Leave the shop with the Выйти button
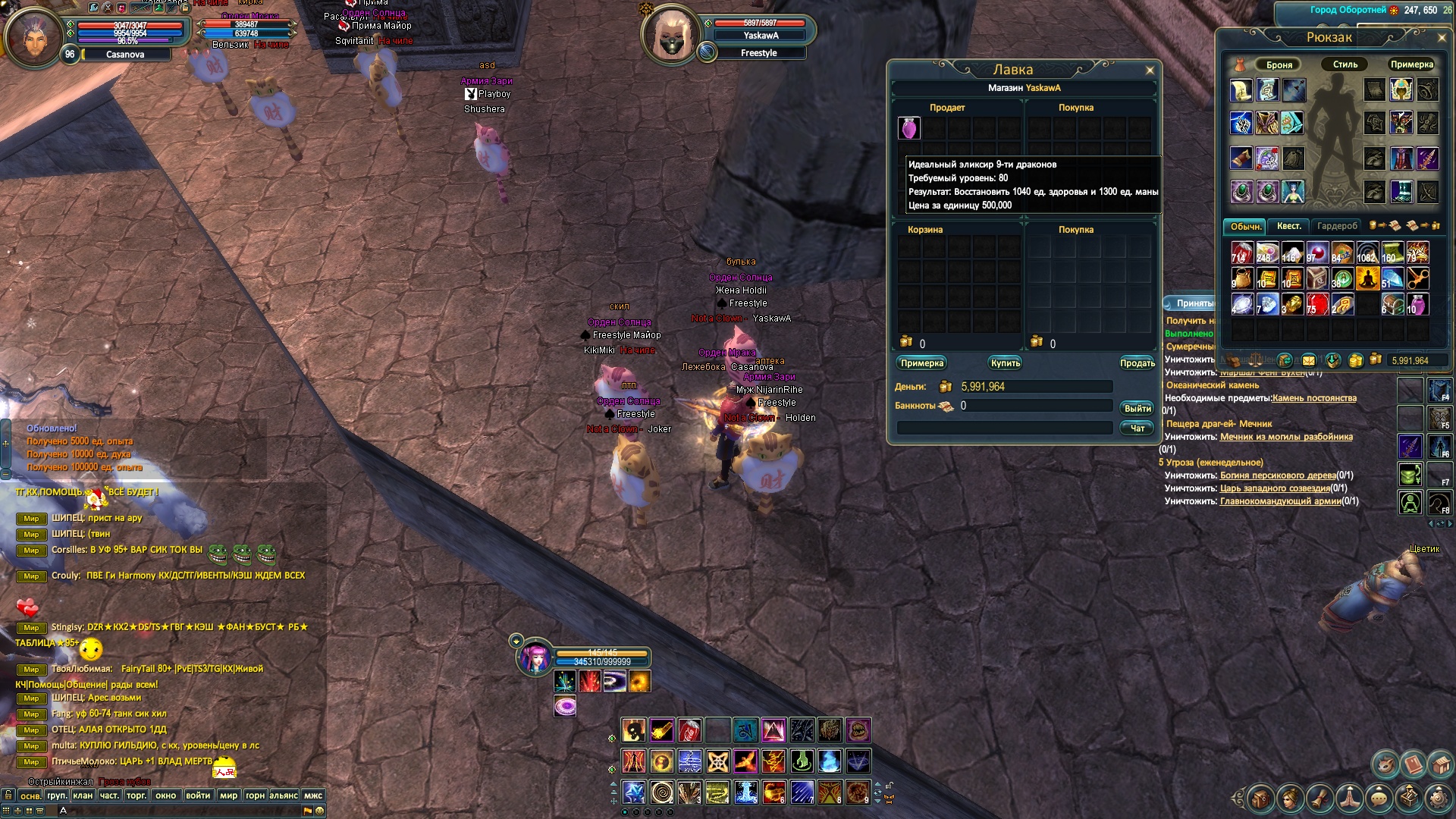 point(1137,409)
